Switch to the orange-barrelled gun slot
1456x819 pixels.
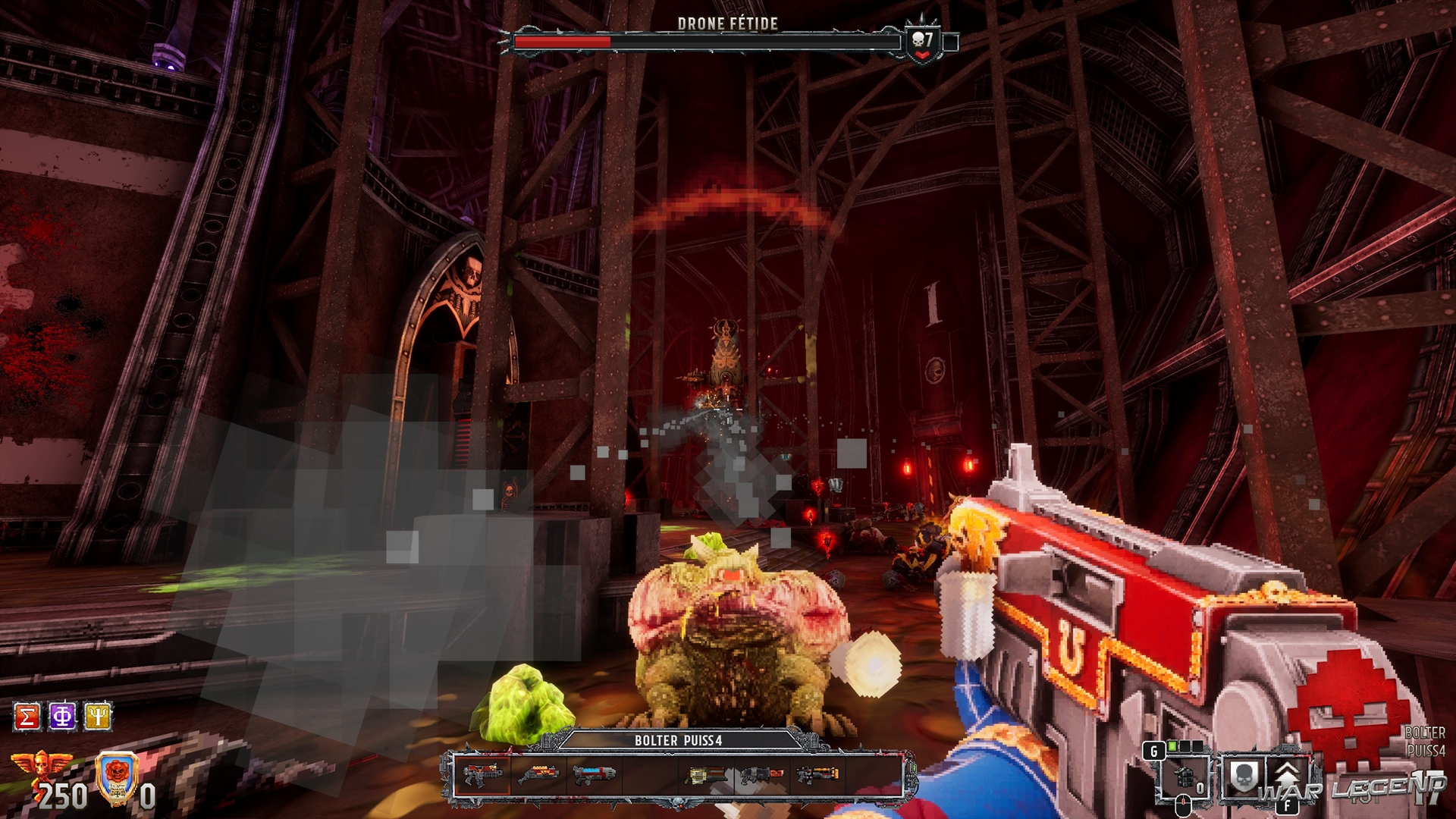[x=817, y=775]
